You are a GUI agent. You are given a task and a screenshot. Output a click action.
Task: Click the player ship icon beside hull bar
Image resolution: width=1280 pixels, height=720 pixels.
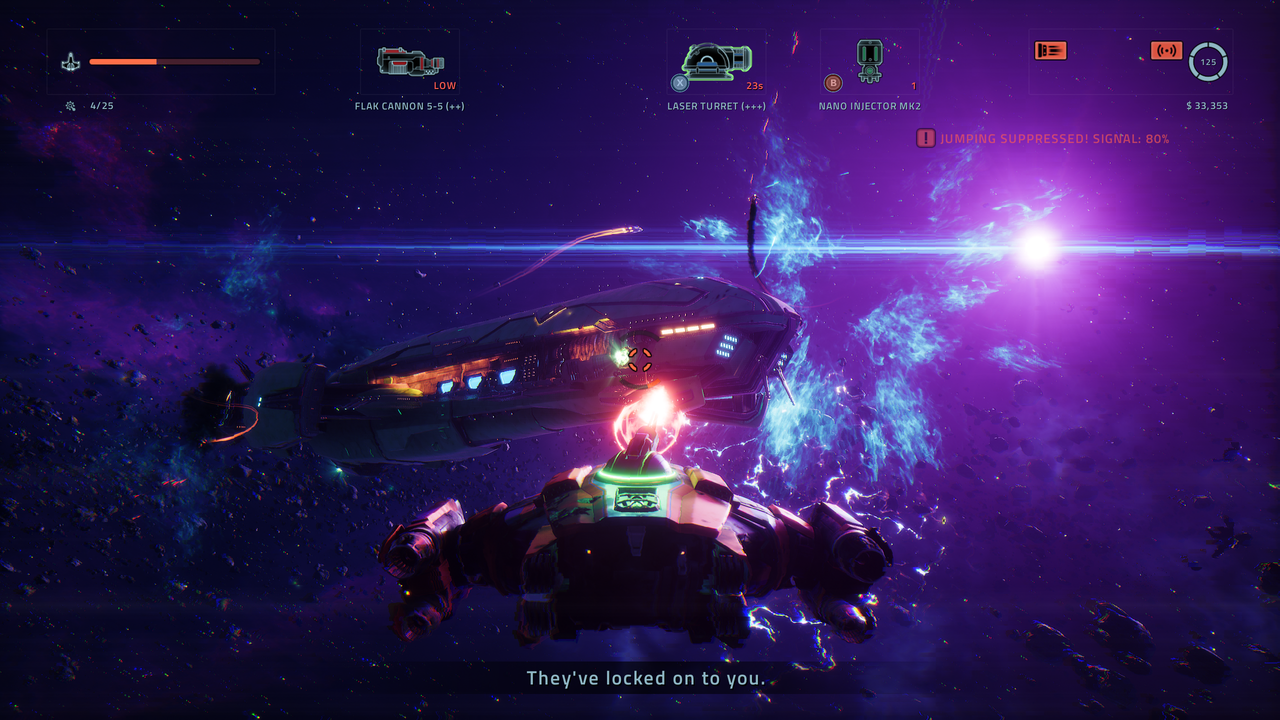pos(70,62)
